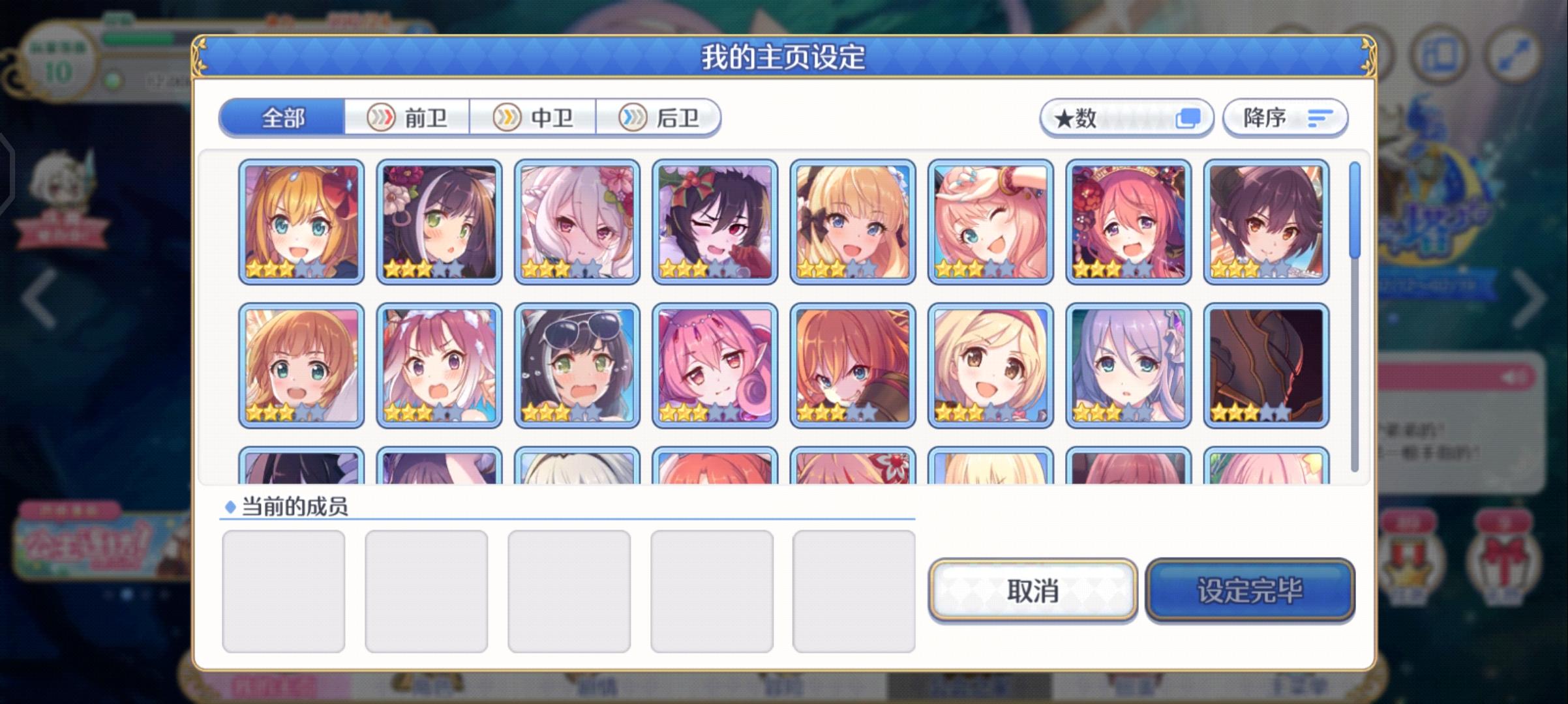Open the ★数 sort criteria selector
1568x704 pixels.
pos(1096,117)
